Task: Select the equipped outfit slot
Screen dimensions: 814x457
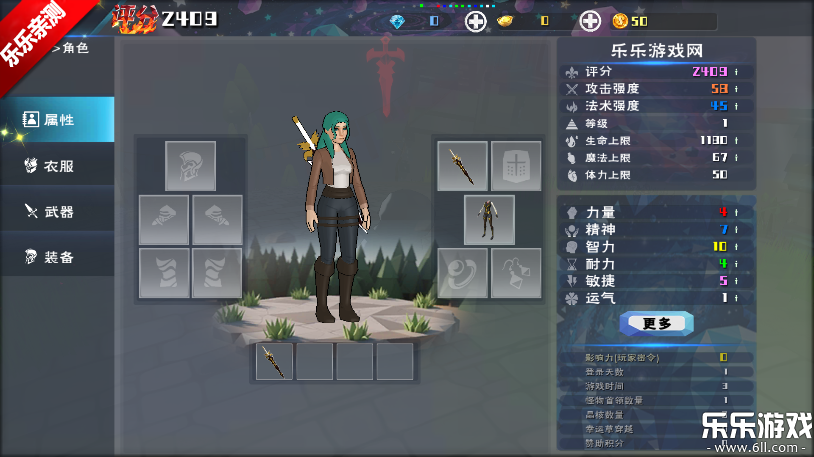Action: click(489, 220)
